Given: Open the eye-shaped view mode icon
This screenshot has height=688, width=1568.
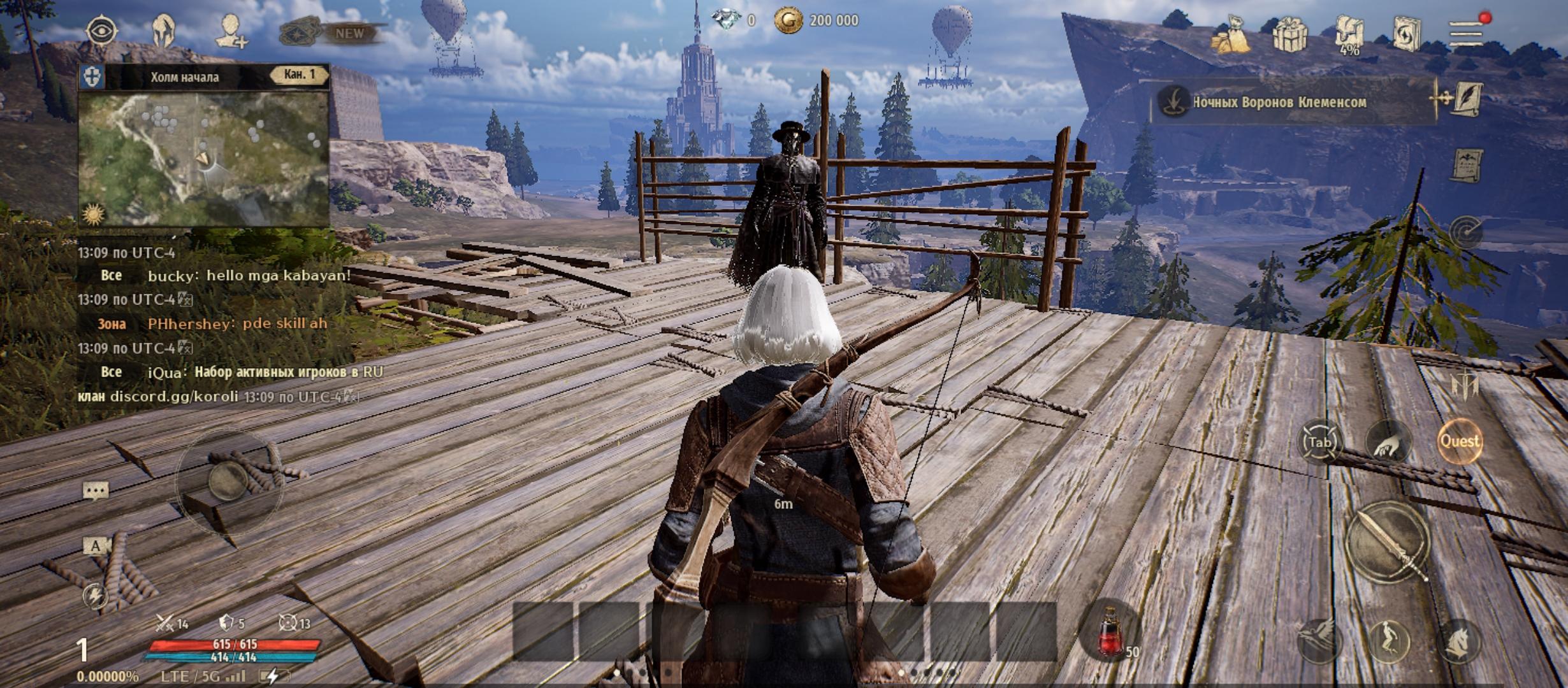Looking at the screenshot, I should coord(101,31).
